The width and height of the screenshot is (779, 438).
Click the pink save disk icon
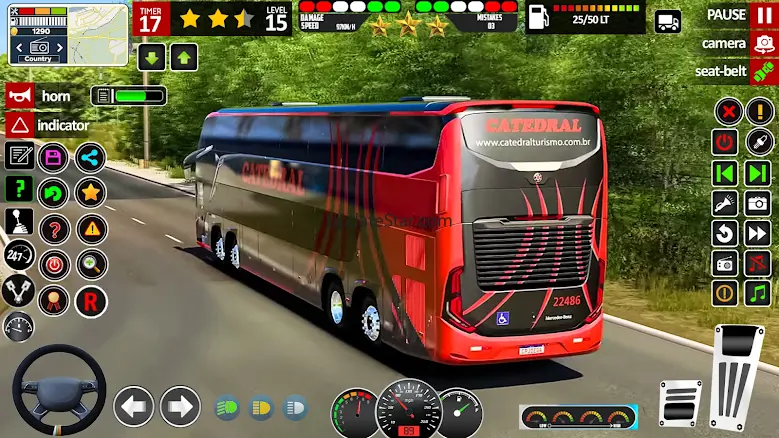(x=53, y=157)
